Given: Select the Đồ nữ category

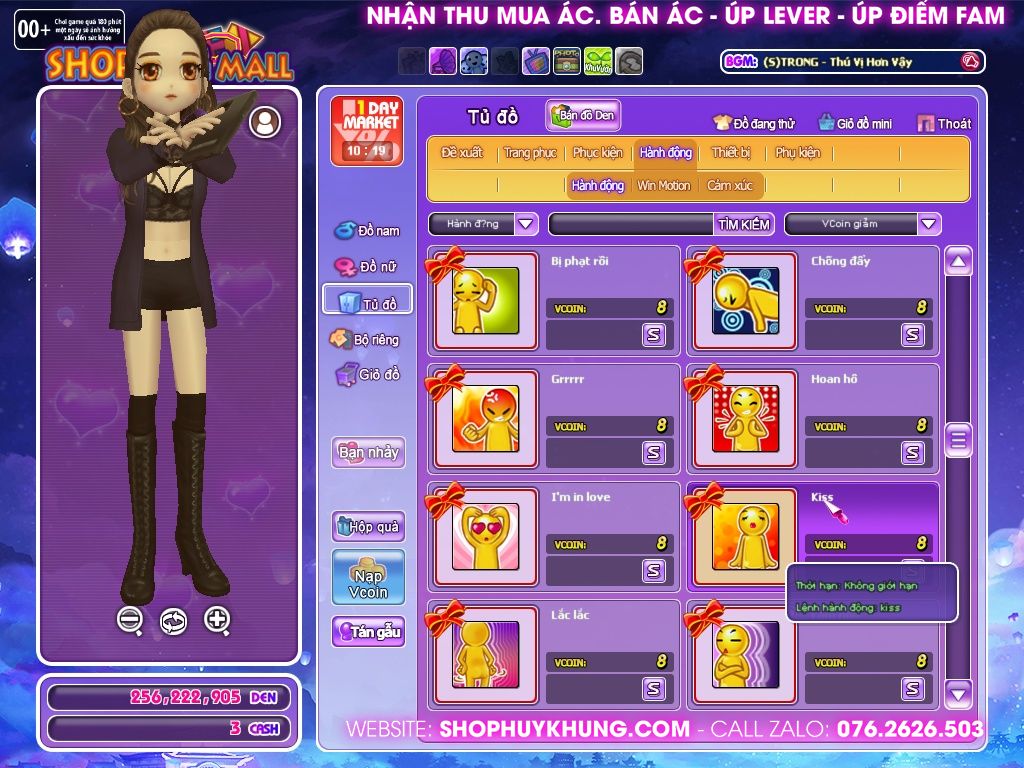Looking at the screenshot, I should 367,267.
